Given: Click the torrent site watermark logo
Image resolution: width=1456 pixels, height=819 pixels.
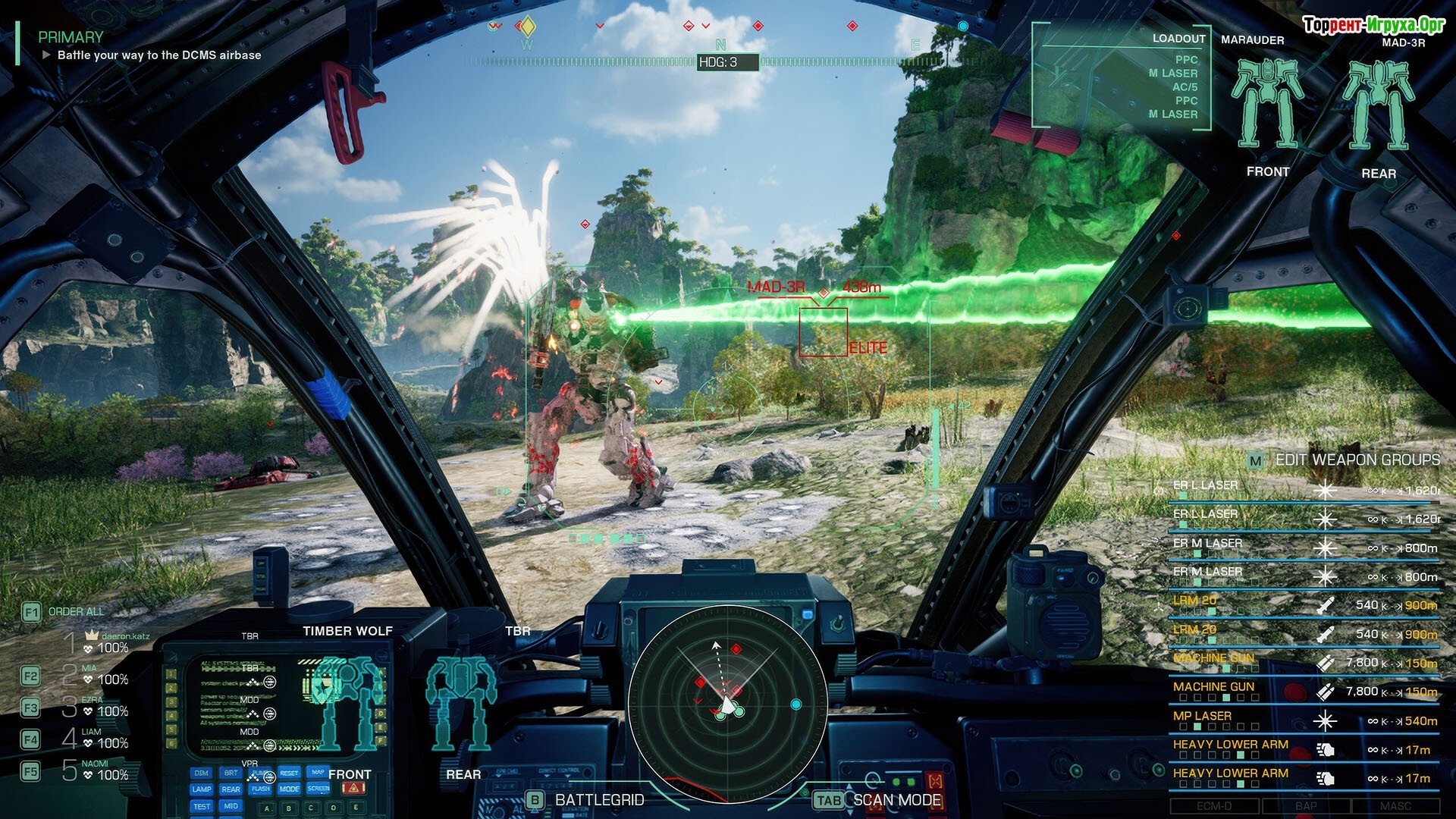Looking at the screenshot, I should coord(1373,25).
